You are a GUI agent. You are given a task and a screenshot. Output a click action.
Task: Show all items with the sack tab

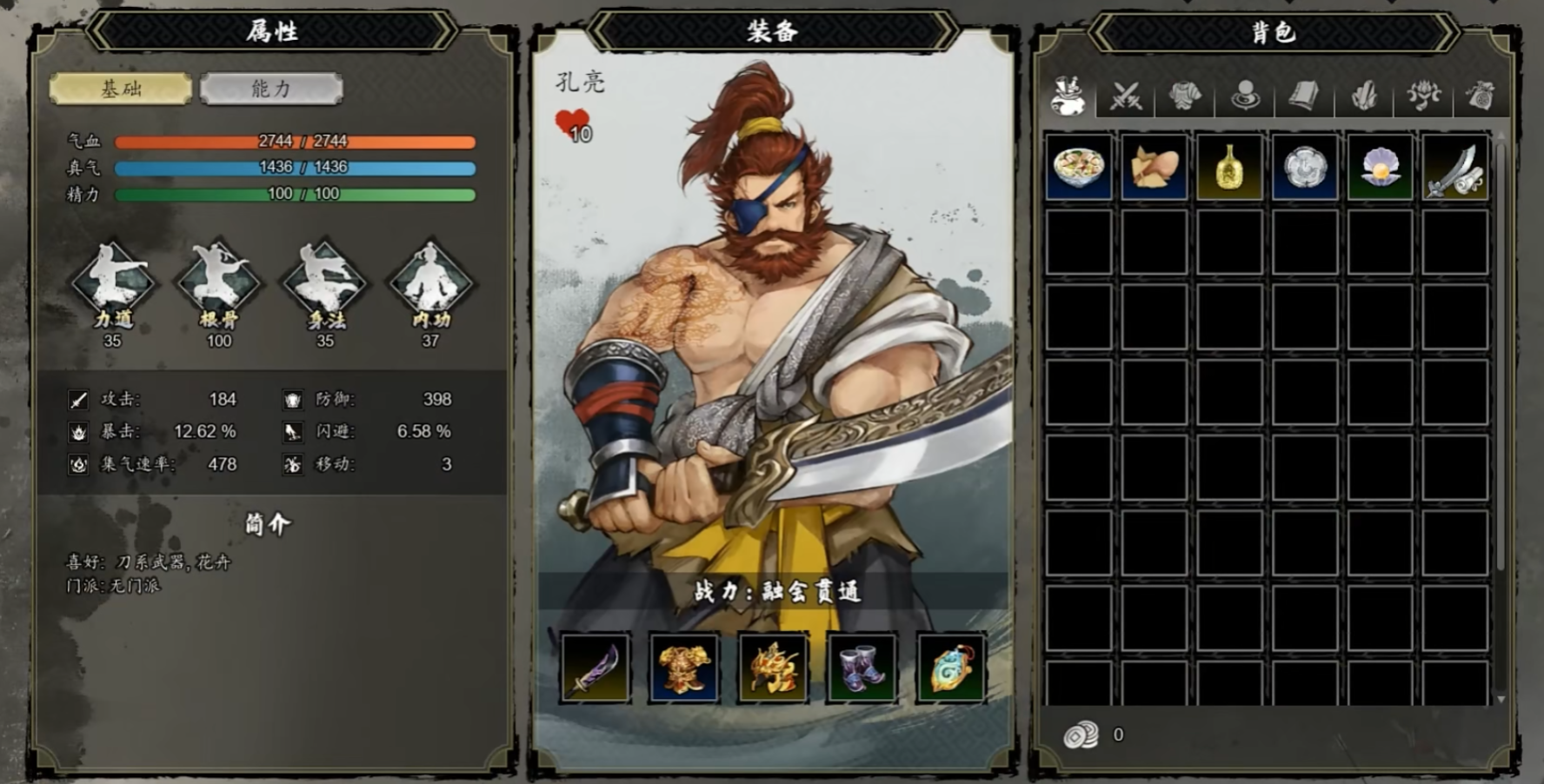point(1067,96)
